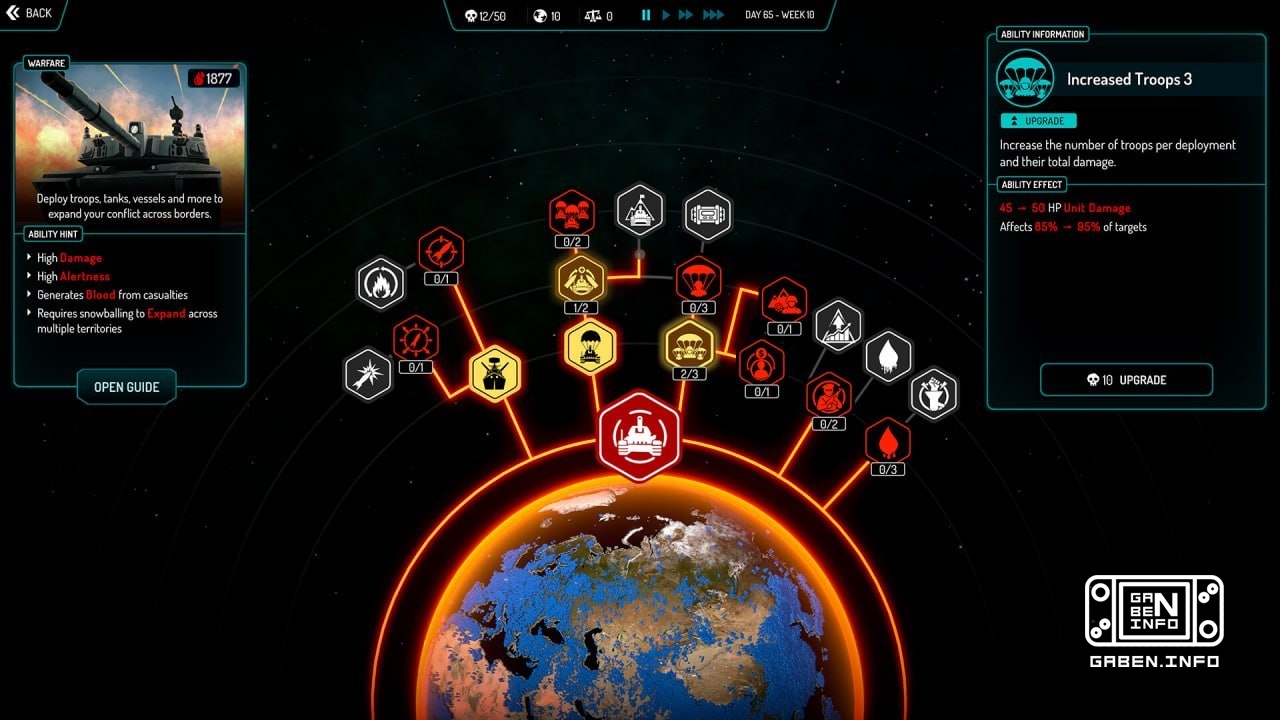This screenshot has height=720, width=1280.
Task: Go BACK to the previous screen
Action: pyautogui.click(x=30, y=13)
